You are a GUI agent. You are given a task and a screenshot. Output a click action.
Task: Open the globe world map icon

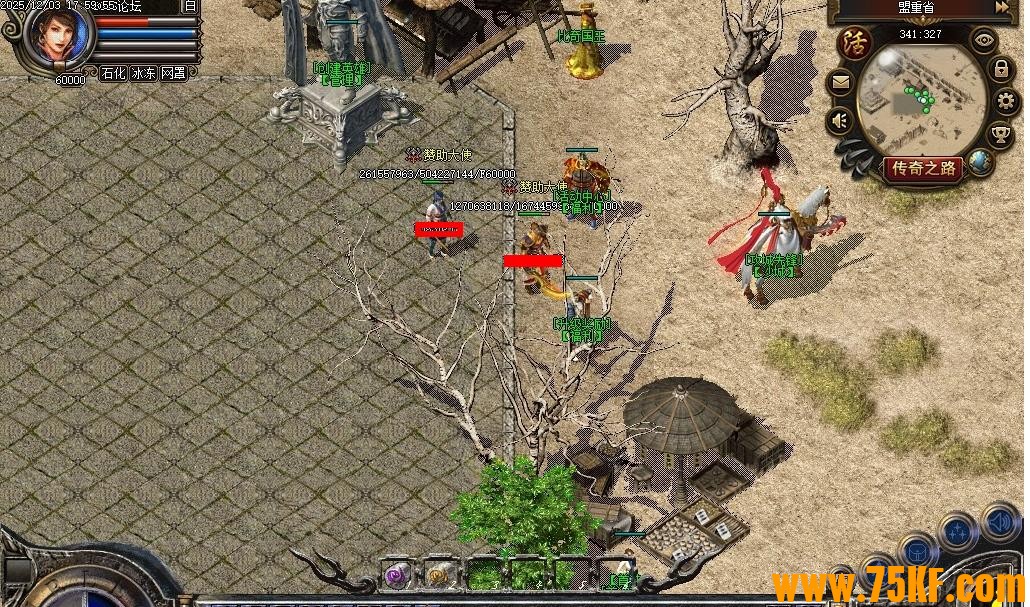[979, 160]
